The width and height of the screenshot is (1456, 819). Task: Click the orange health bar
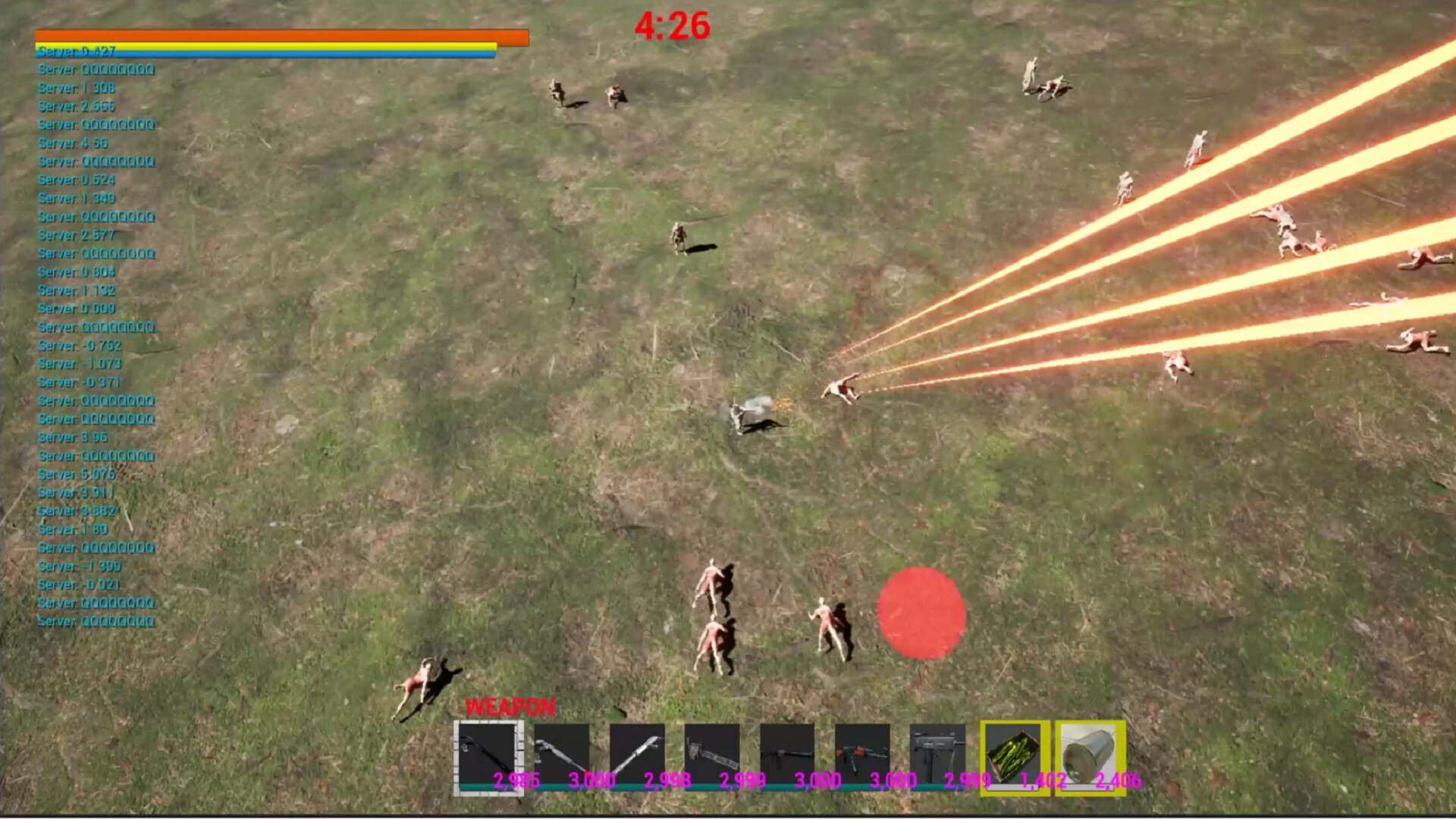[279, 36]
